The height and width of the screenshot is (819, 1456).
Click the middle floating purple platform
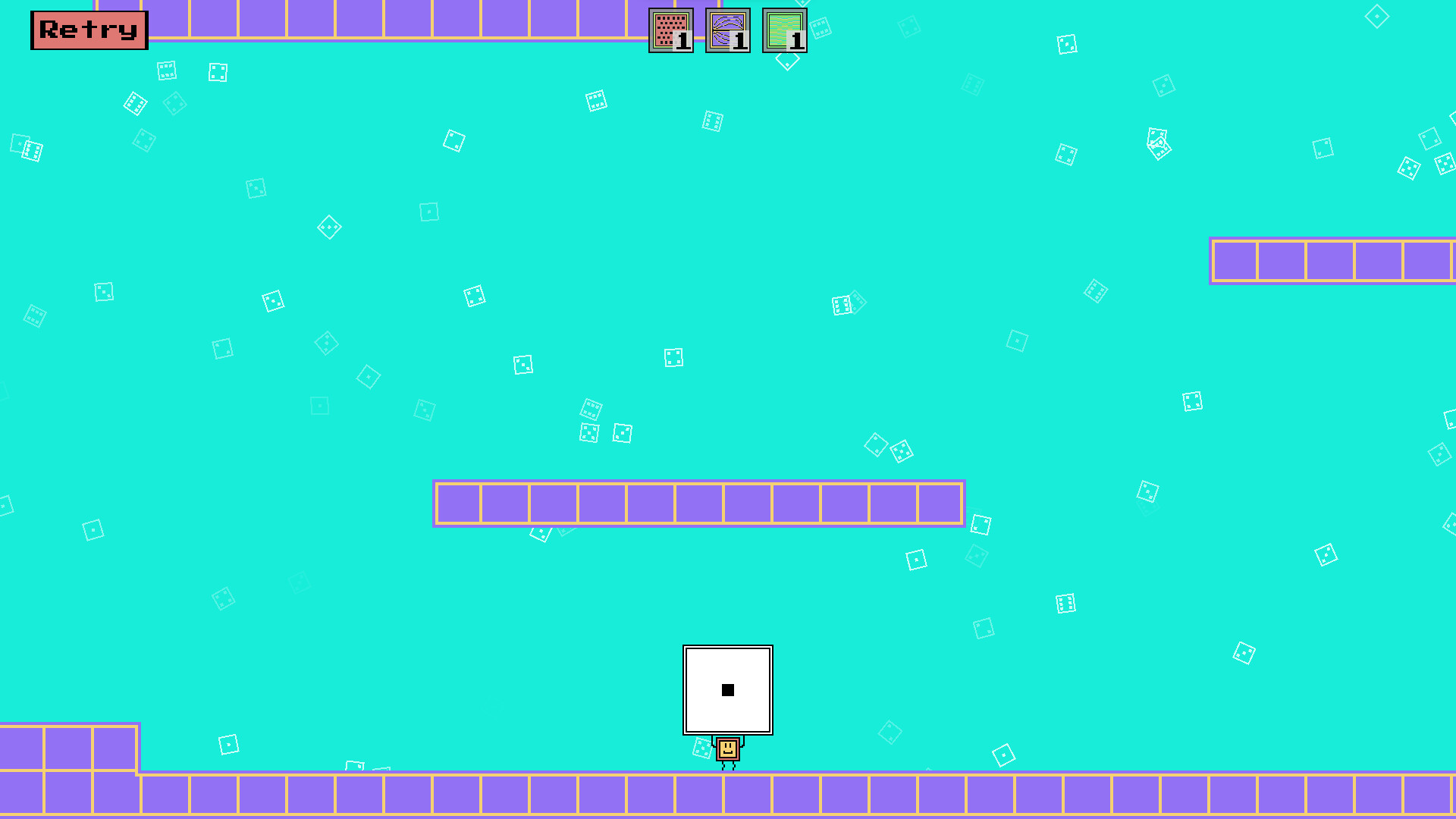[698, 503]
